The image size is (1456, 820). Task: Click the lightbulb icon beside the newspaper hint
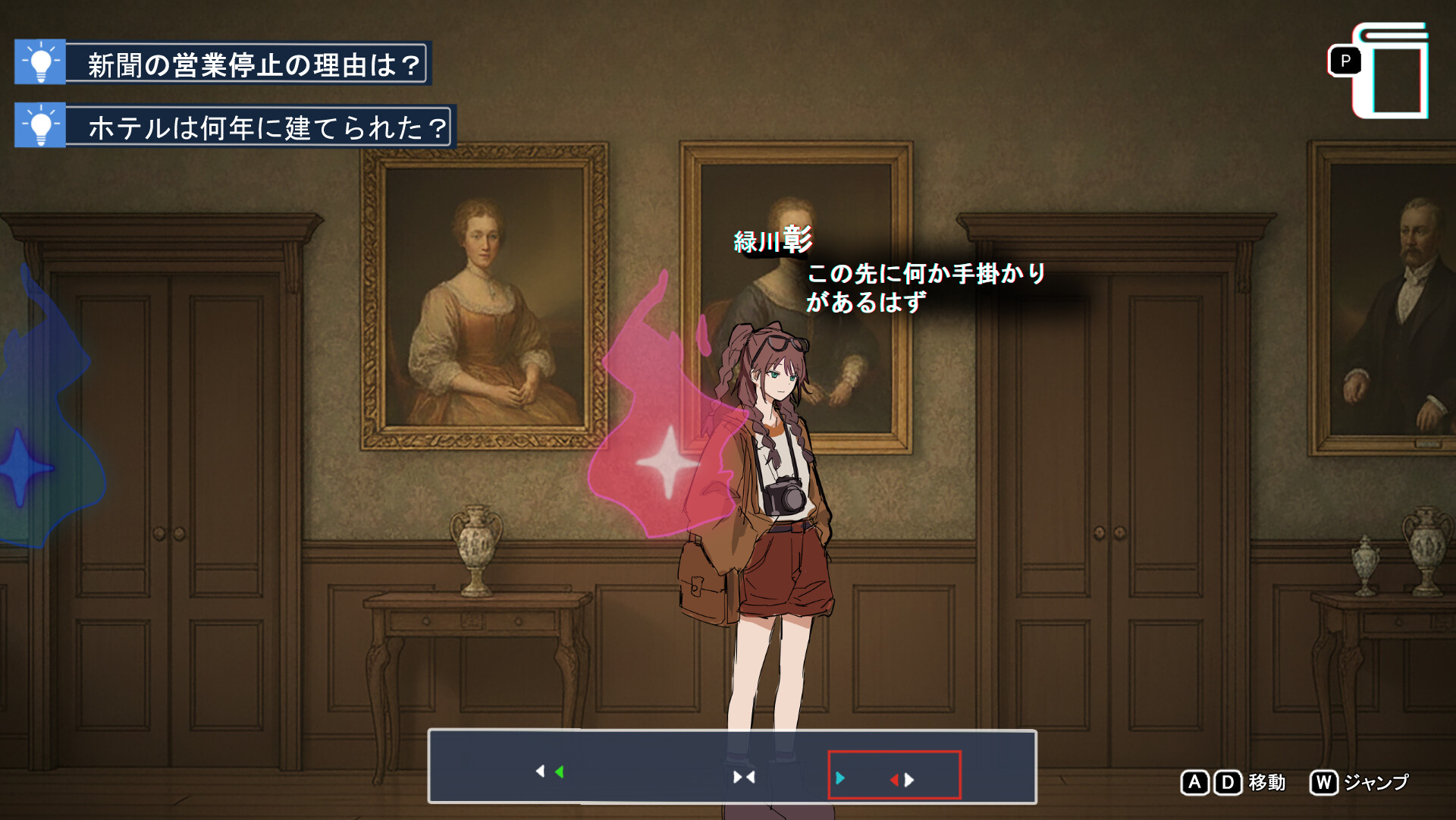coord(42,62)
